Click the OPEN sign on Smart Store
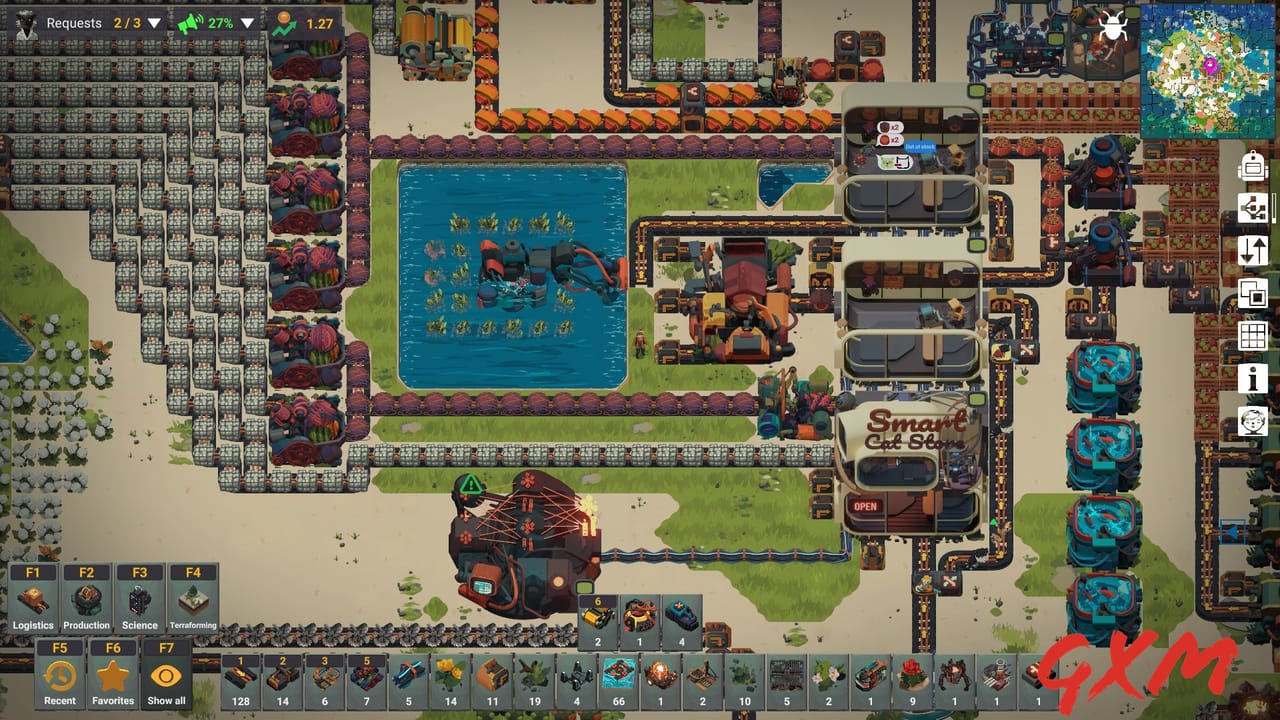 pos(866,506)
